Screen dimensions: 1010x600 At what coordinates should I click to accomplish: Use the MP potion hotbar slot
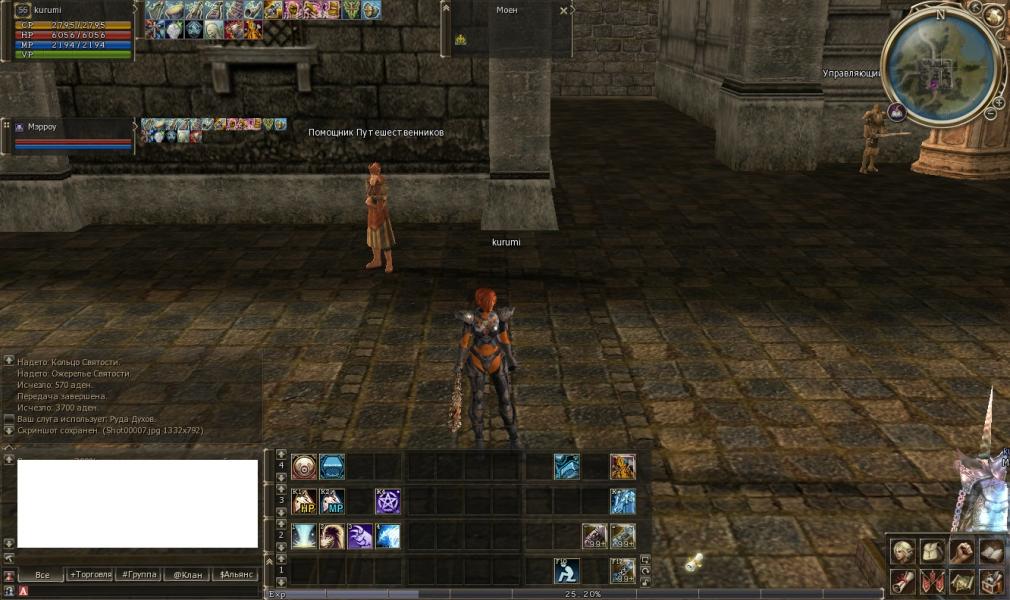coord(332,501)
